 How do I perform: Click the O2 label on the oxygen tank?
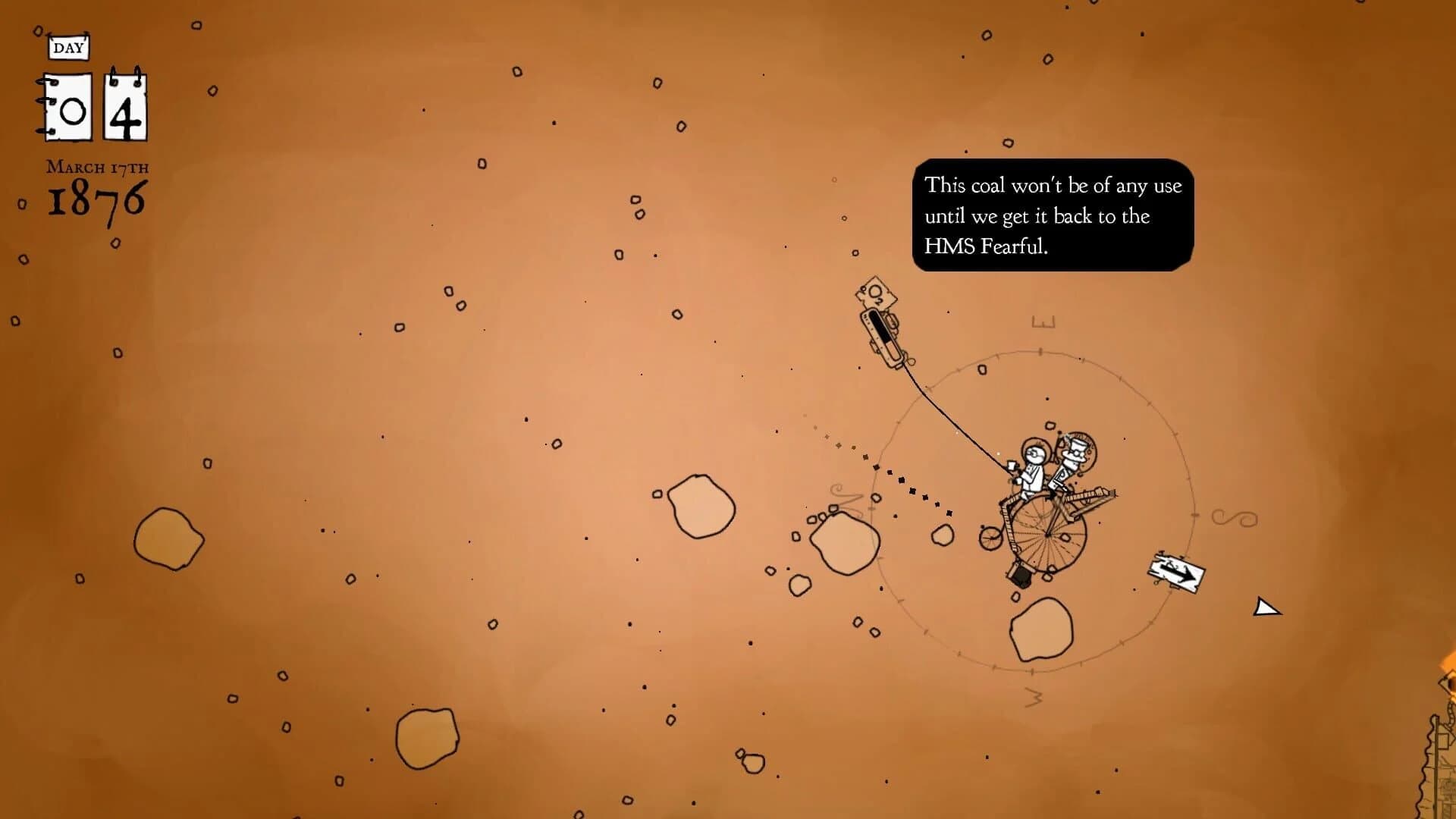(874, 292)
